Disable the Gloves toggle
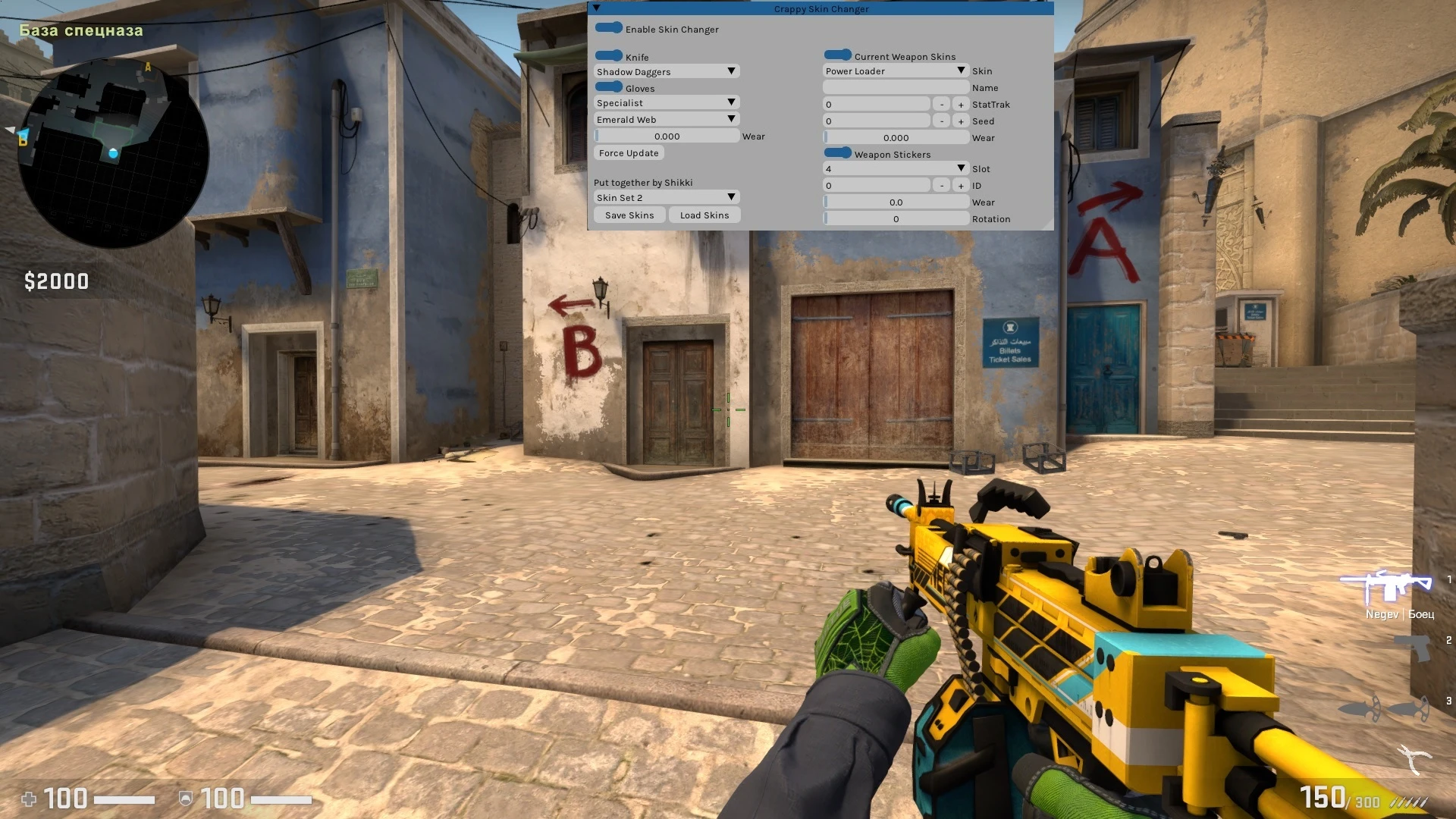 pyautogui.click(x=610, y=86)
